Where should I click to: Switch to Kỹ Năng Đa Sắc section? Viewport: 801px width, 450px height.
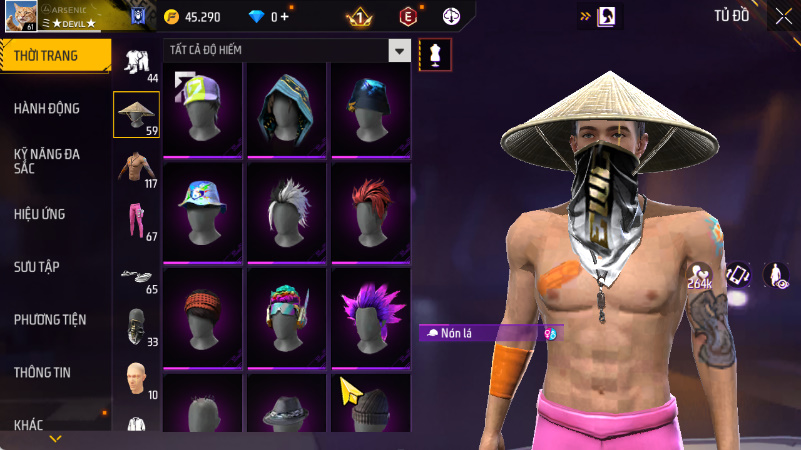[47, 162]
